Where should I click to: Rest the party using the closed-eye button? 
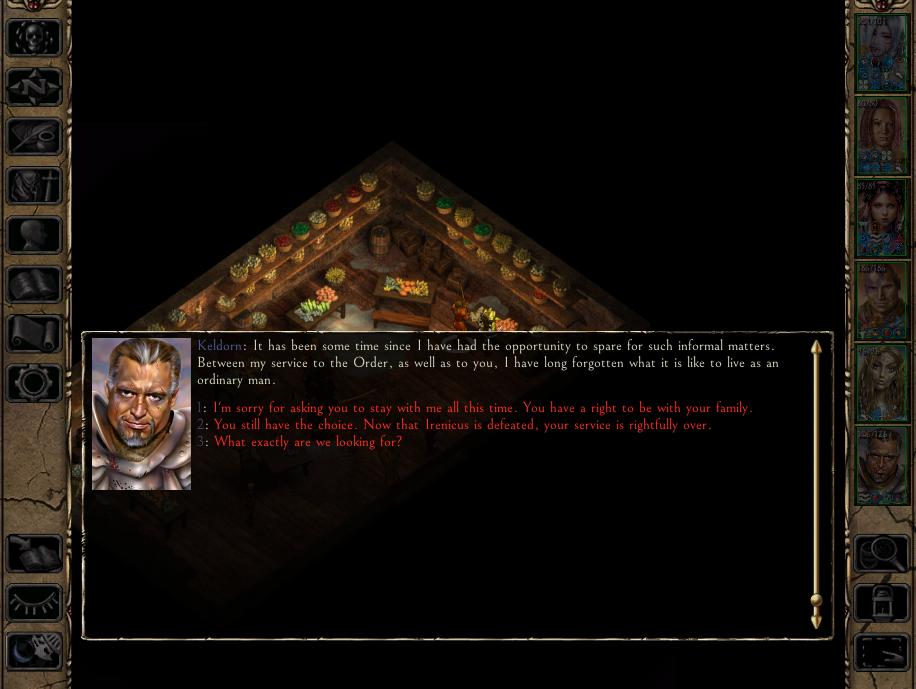click(x=35, y=602)
